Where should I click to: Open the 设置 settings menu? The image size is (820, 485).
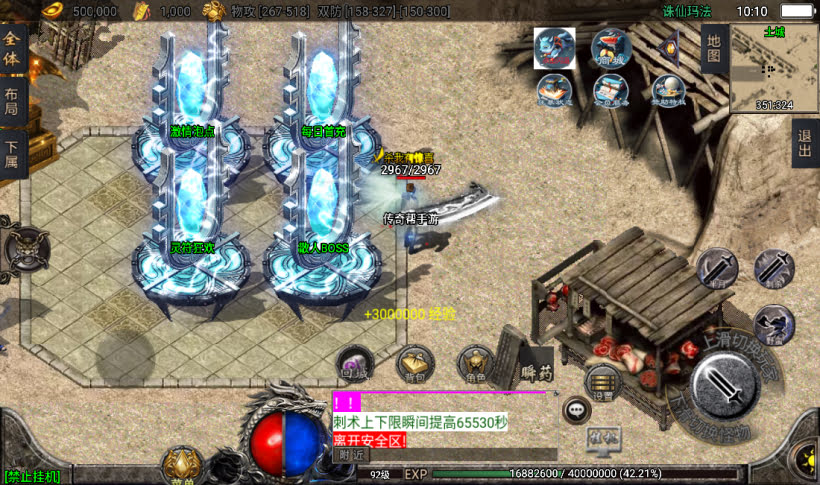602,382
